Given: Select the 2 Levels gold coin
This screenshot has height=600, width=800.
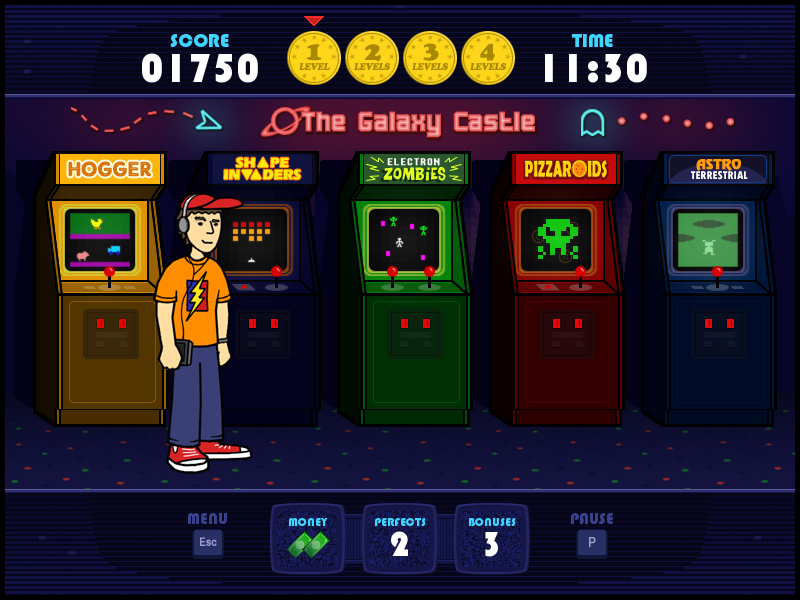Looking at the screenshot, I should point(372,58).
